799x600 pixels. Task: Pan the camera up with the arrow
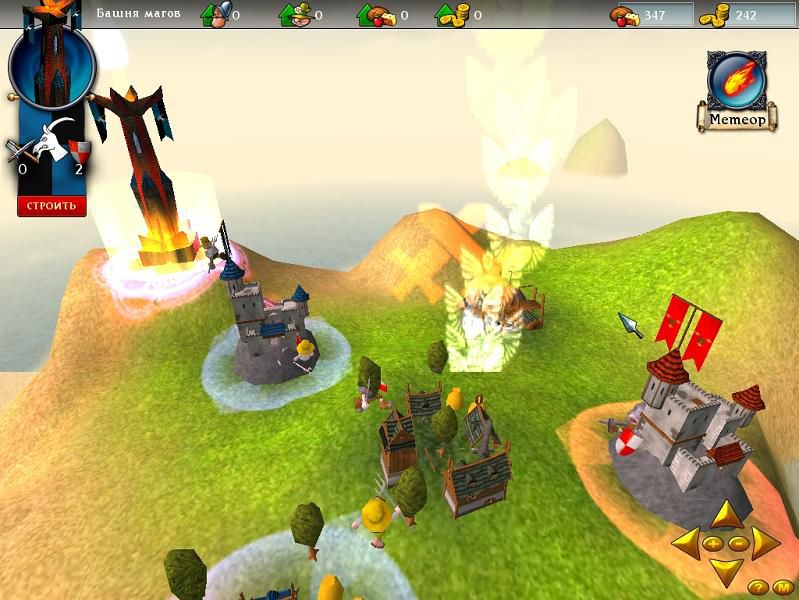(726, 518)
